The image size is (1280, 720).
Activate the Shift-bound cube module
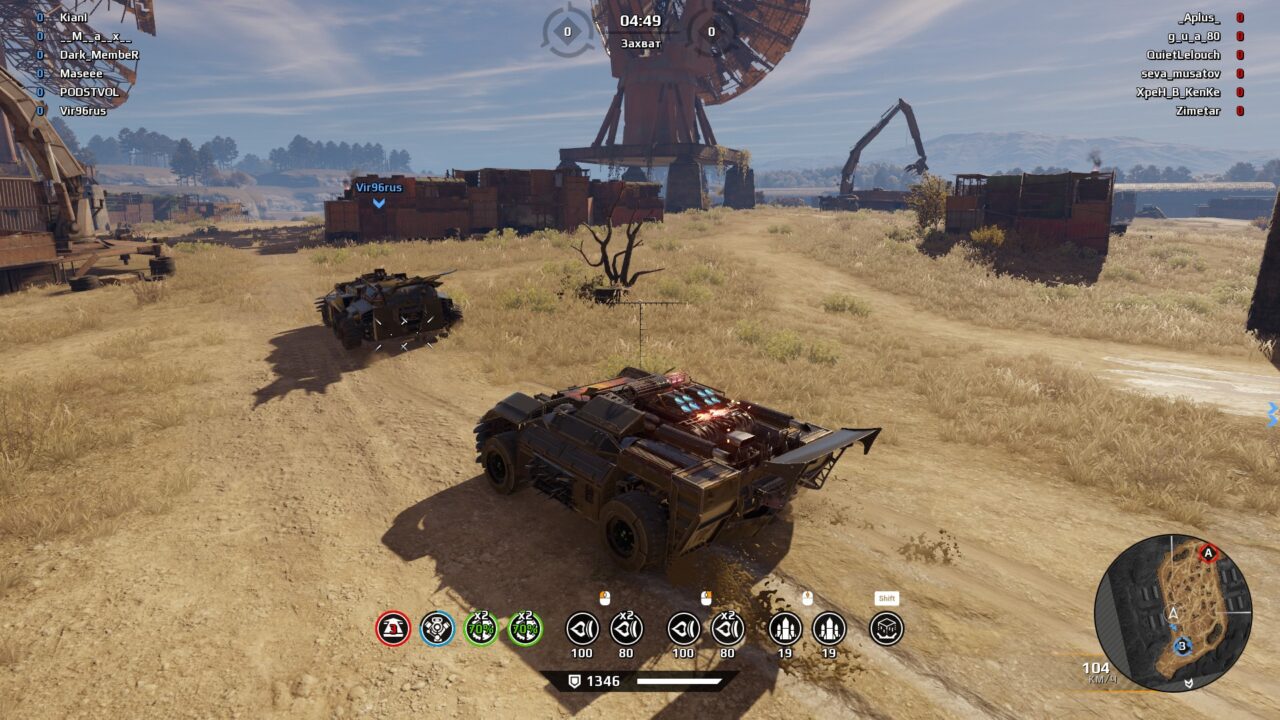click(887, 629)
